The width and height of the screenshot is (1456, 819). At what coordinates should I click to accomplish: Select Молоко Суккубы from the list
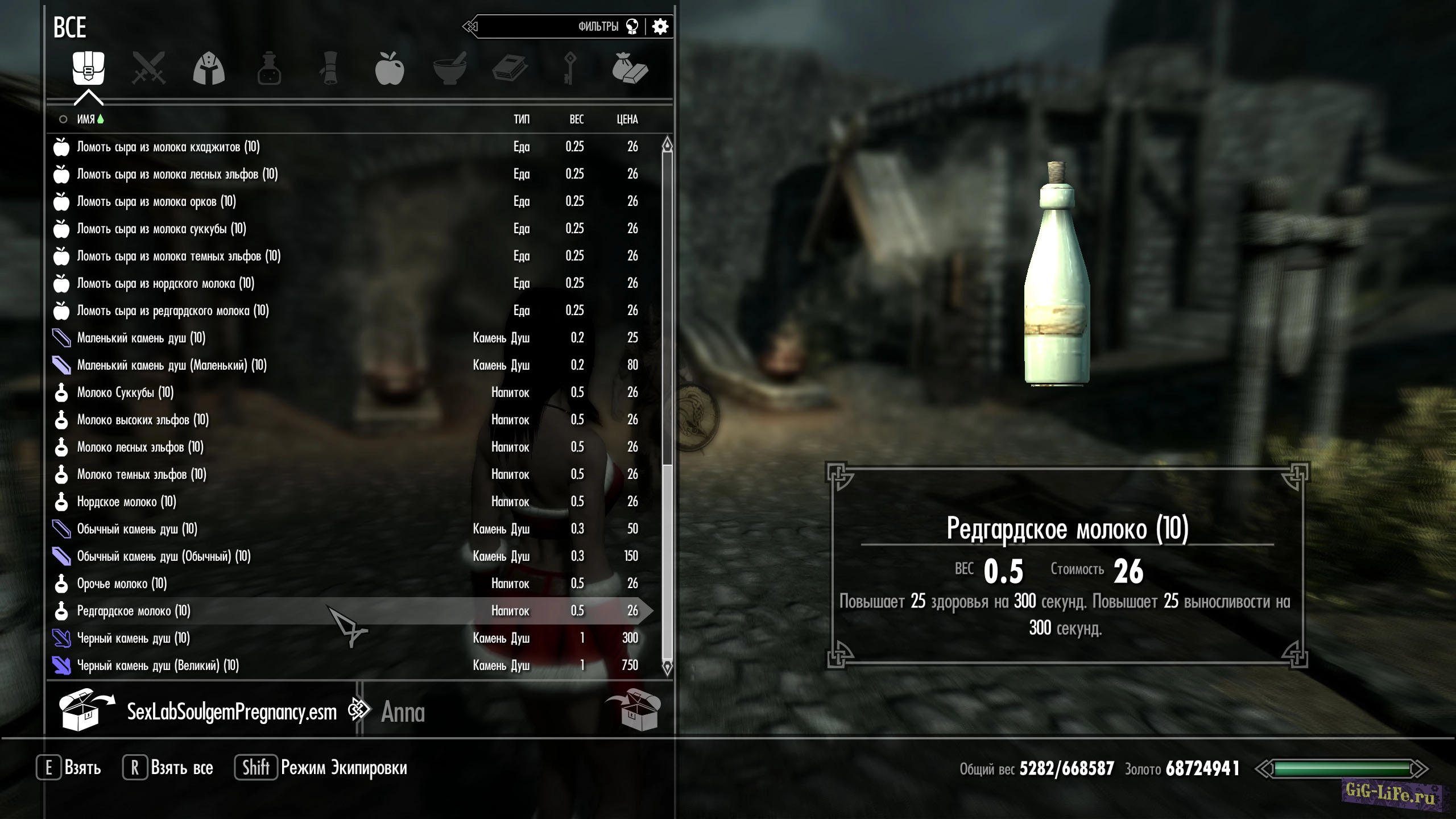coord(126,392)
